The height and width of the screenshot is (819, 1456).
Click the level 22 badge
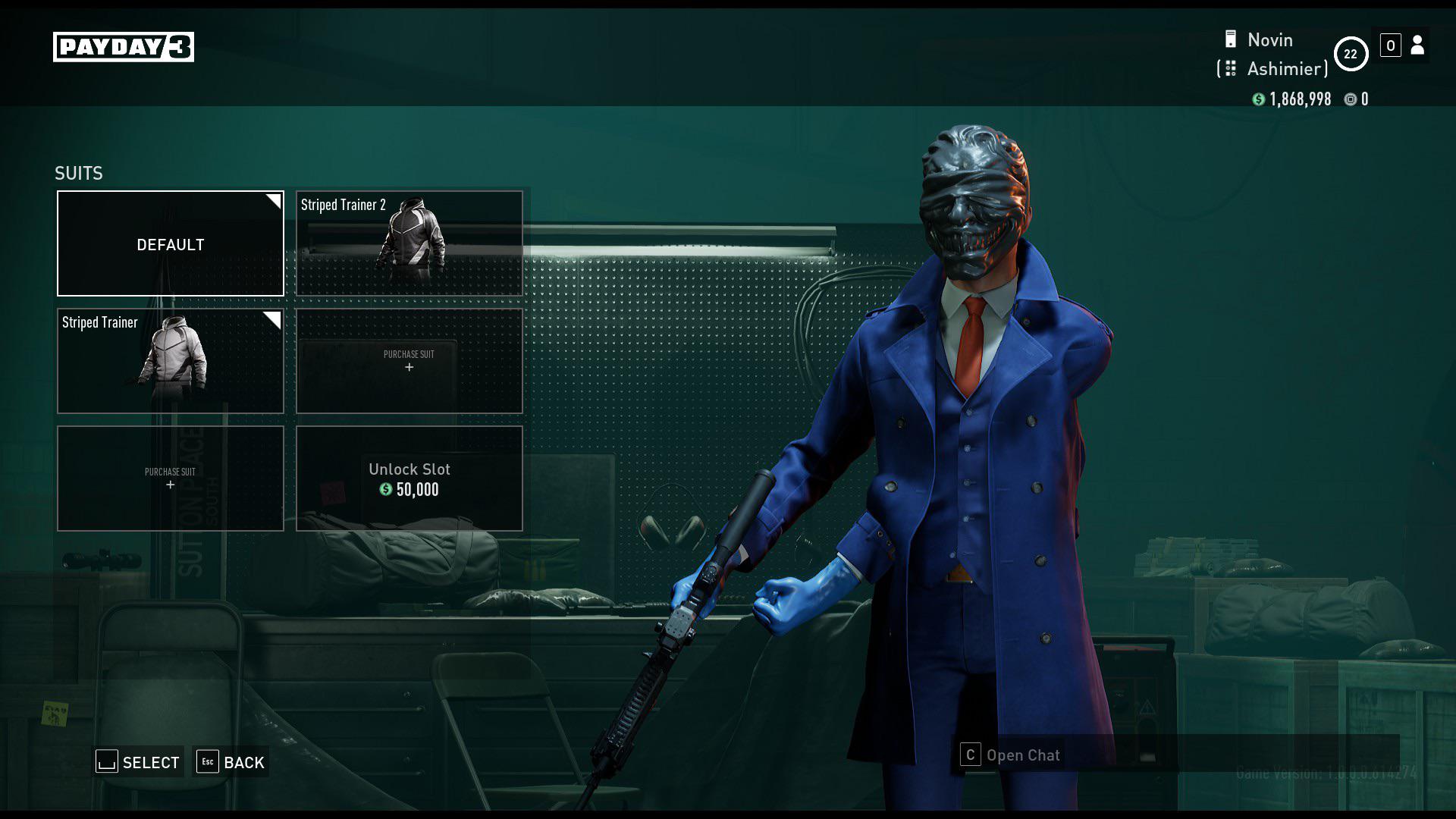click(x=1351, y=54)
